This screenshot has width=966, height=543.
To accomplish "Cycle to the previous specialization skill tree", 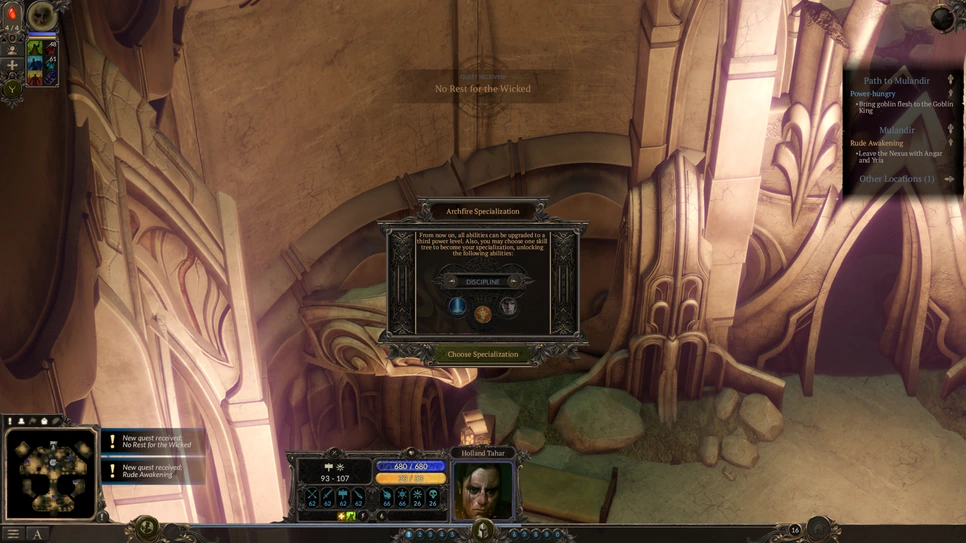I will click(452, 282).
